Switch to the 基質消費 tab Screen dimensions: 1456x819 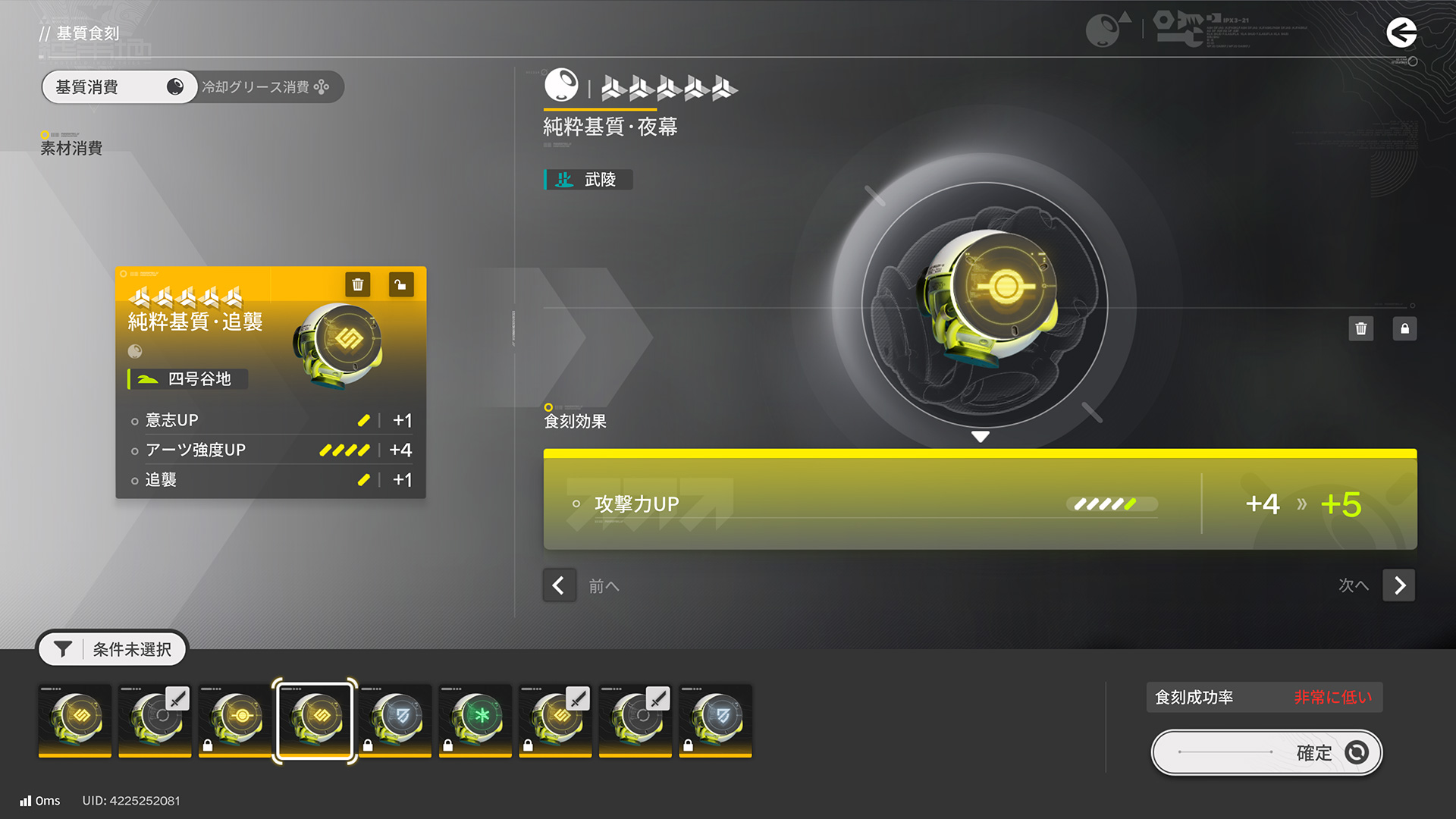(119, 87)
